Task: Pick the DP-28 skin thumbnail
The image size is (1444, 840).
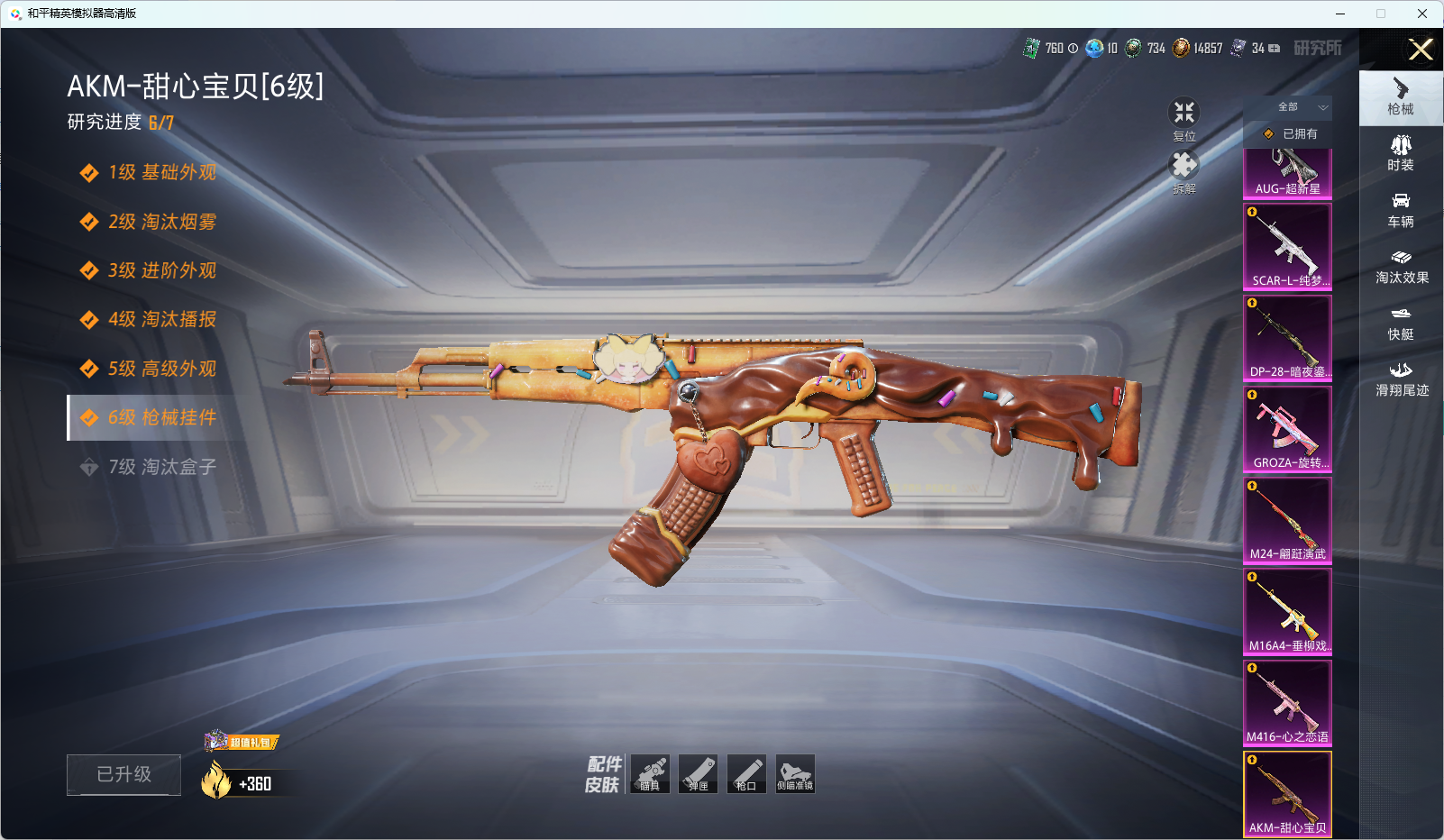Action: [1287, 337]
